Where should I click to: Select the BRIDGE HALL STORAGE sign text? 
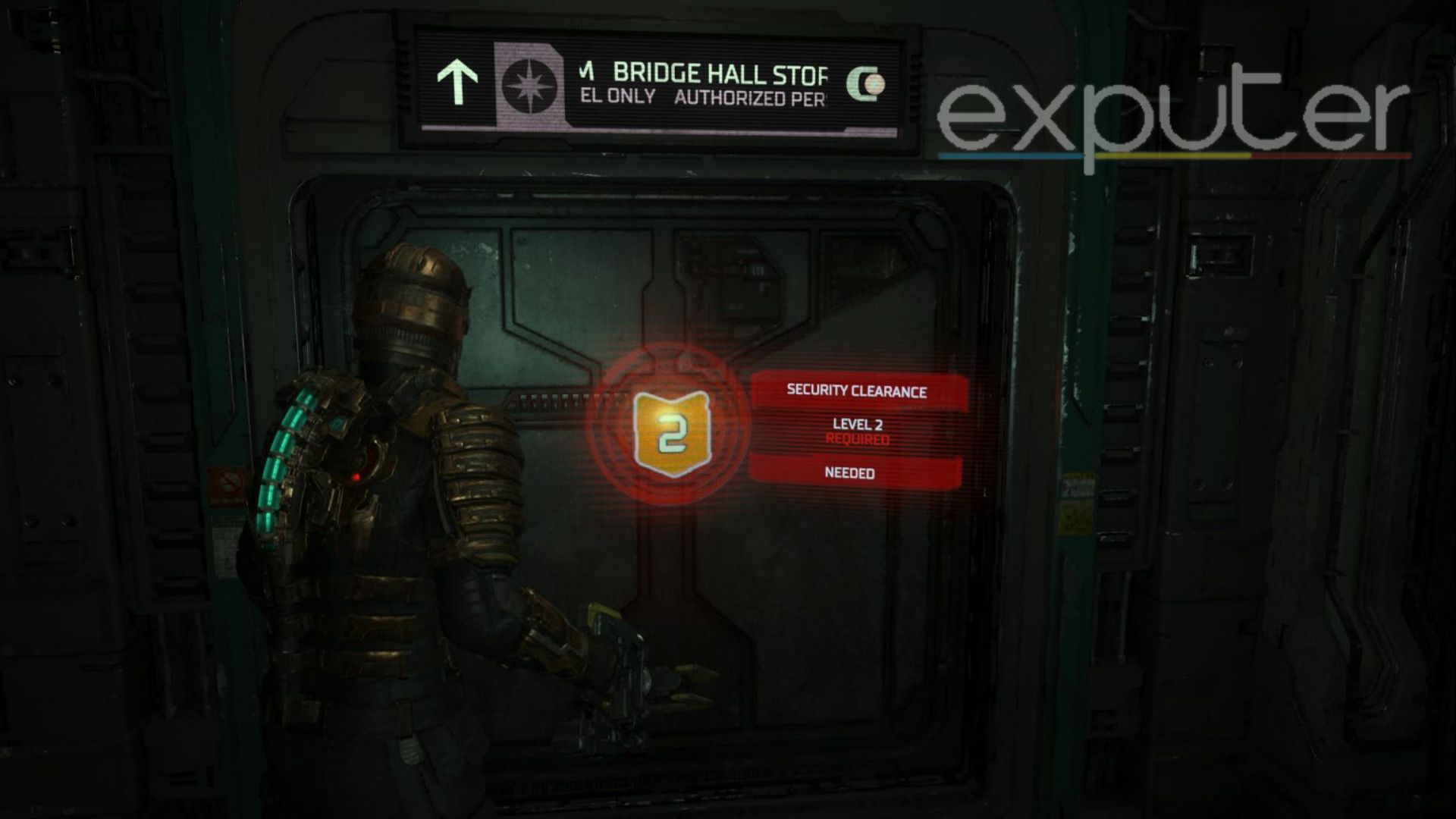click(720, 72)
